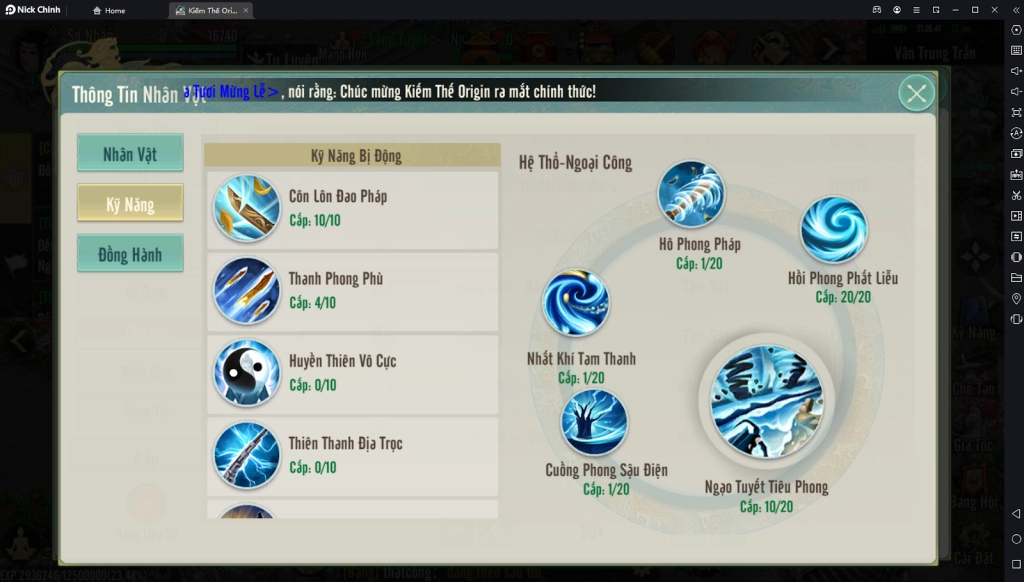
Task: Click the Nhất Khí Tam Thanh skill
Action: click(576, 303)
